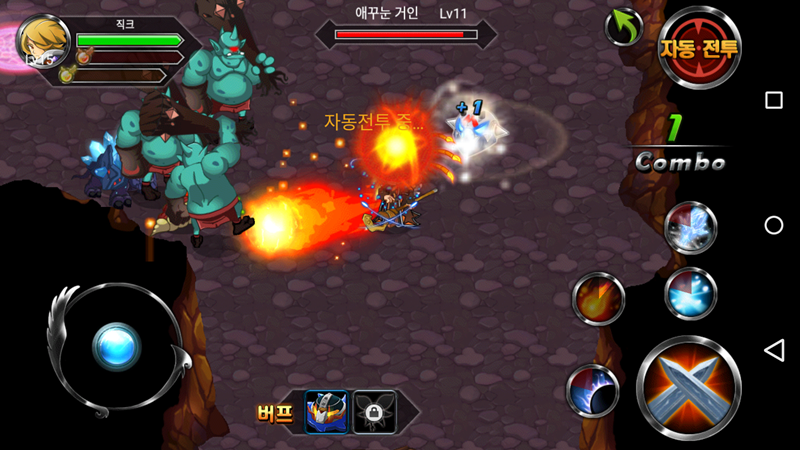
Task: Open the blond hero portrait
Action: coord(43,42)
